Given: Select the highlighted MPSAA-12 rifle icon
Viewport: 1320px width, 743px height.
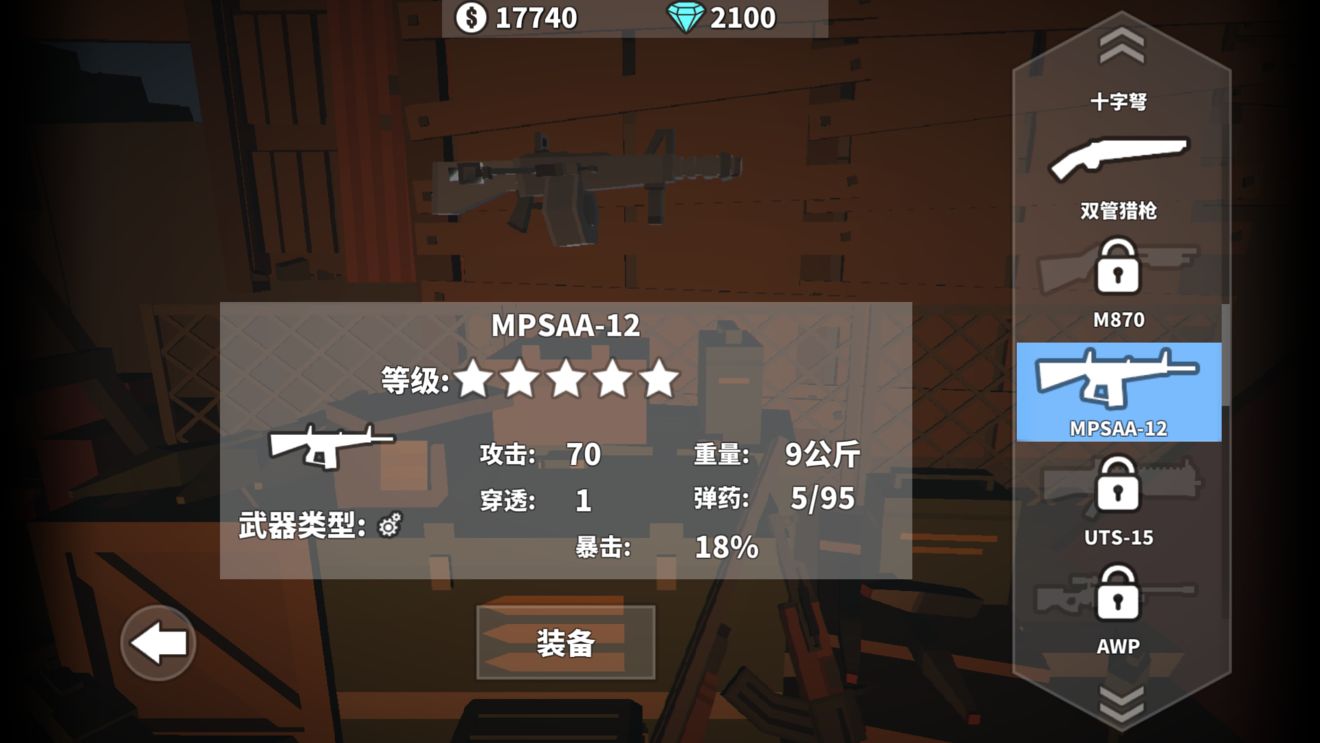Looking at the screenshot, I should [x=1120, y=378].
